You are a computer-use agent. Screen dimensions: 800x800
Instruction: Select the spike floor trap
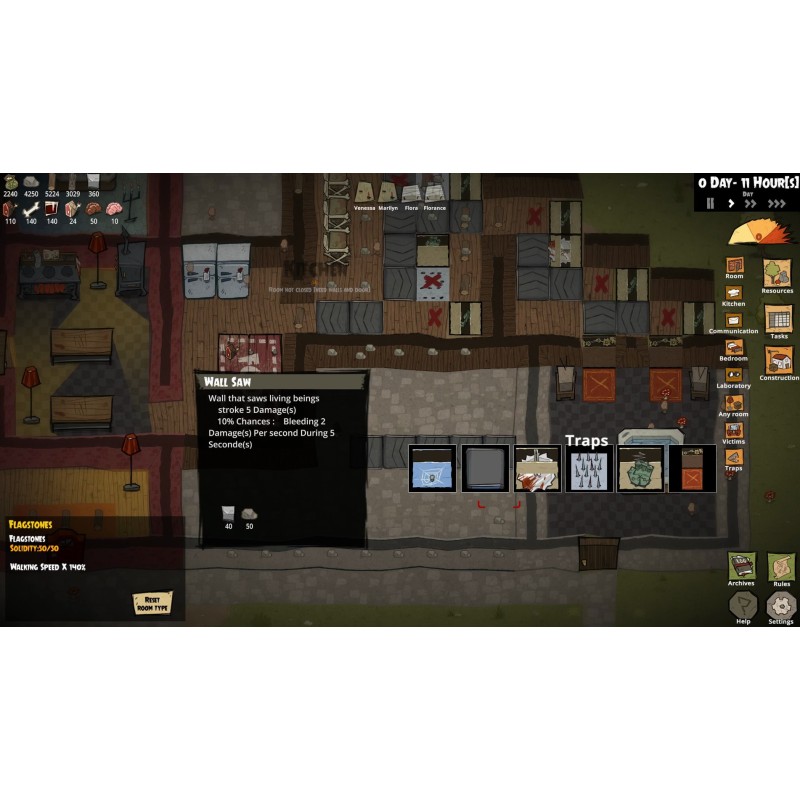[588, 469]
